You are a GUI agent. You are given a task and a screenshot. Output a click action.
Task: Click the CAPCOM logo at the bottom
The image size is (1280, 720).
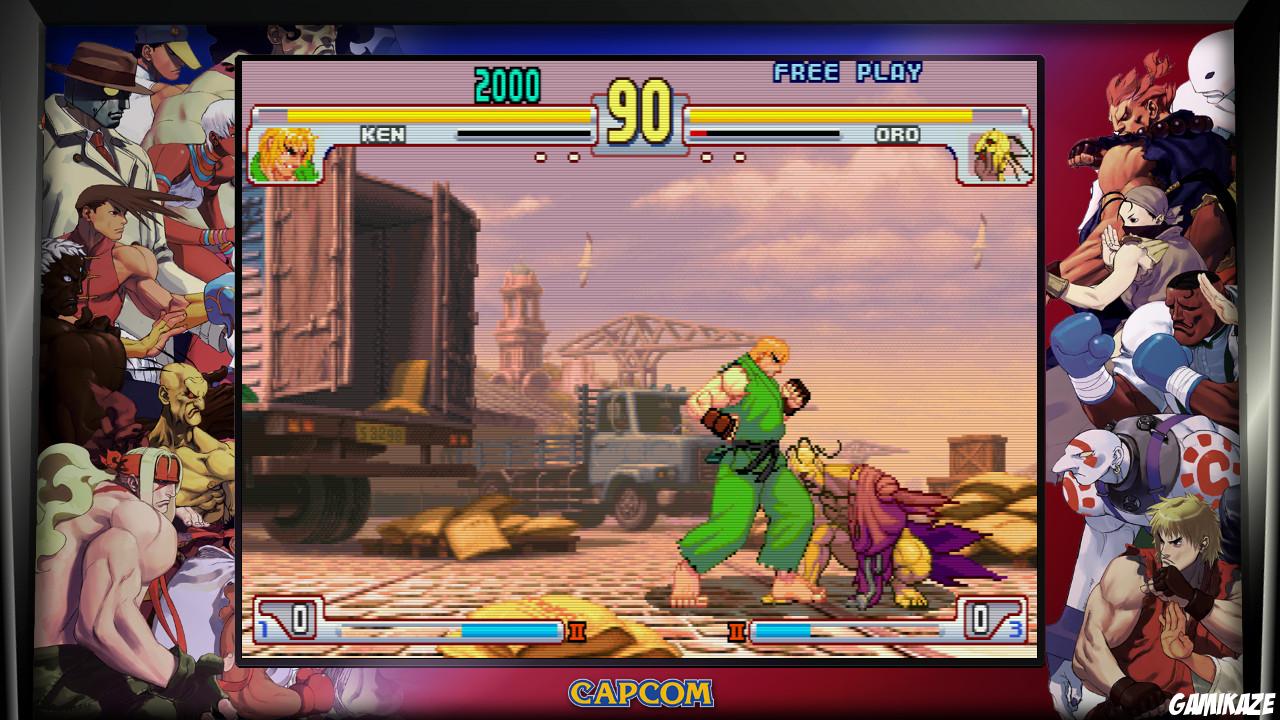(640, 690)
